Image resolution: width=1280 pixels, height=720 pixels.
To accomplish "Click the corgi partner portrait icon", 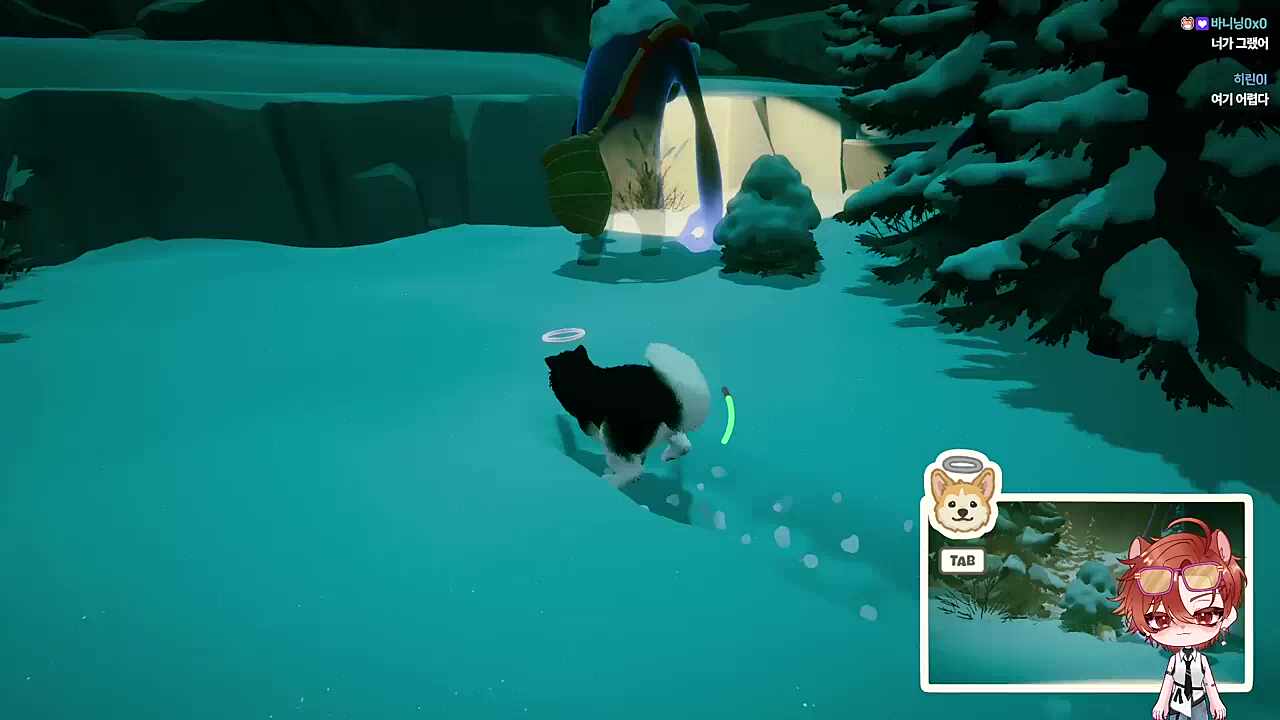I will tap(962, 498).
